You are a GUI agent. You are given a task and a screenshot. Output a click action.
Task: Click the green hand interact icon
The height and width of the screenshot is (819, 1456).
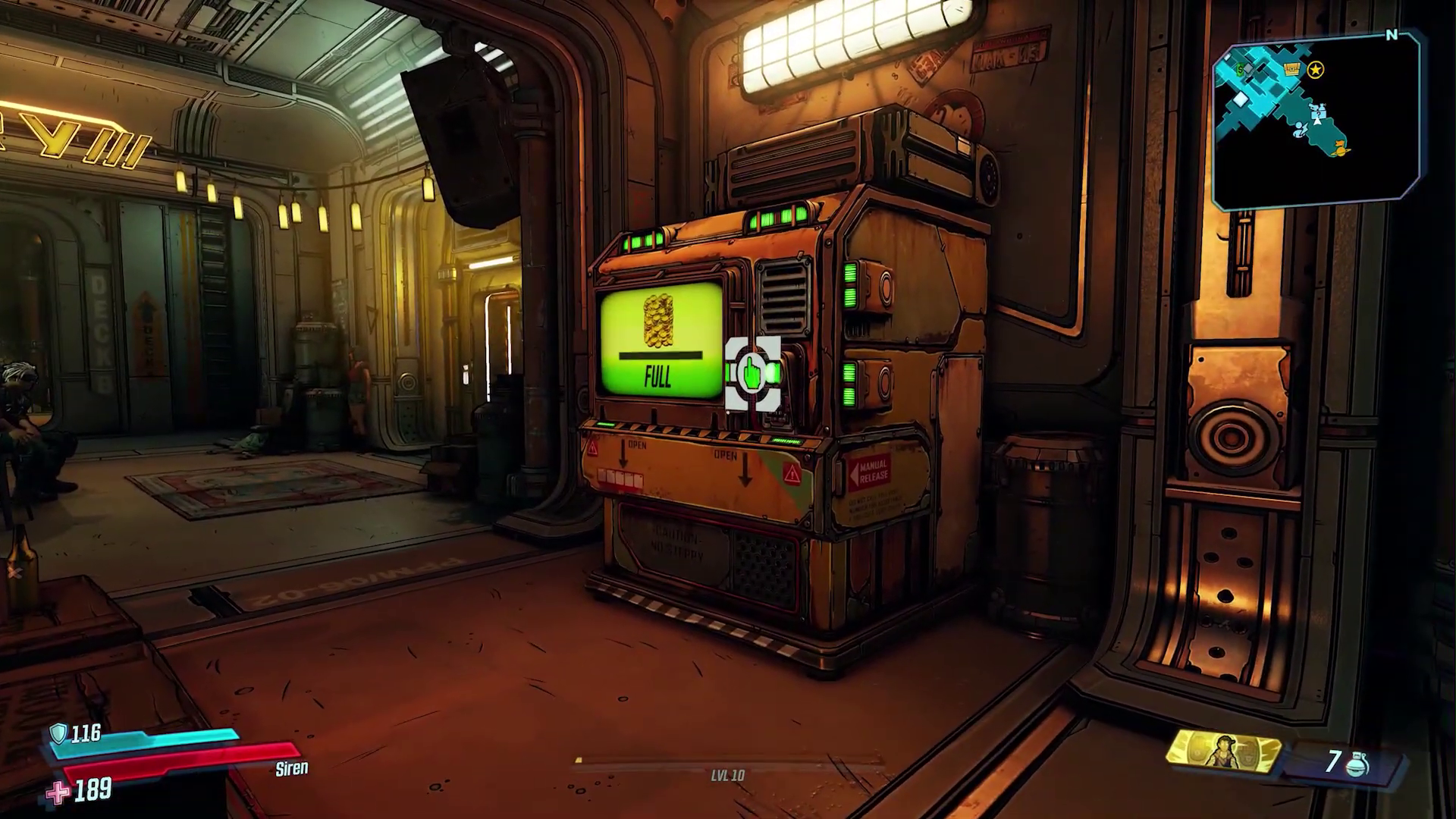(752, 373)
